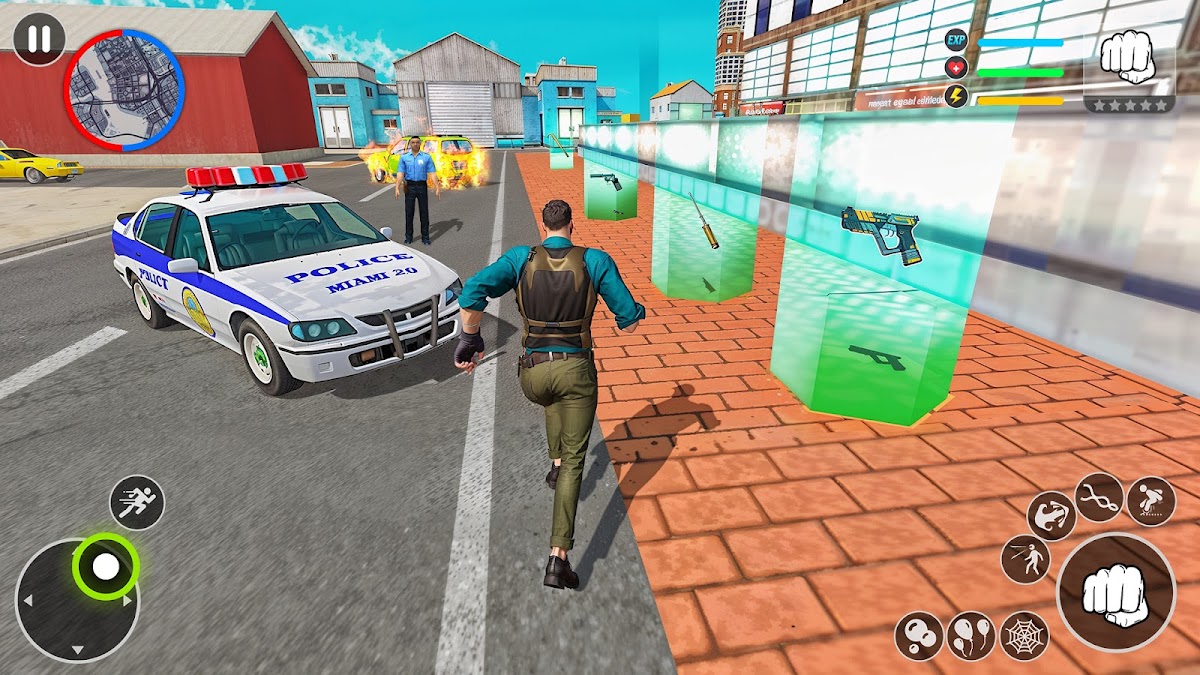The image size is (1200, 675).
Task: Use the rope swing ability icon
Action: tap(1099, 497)
